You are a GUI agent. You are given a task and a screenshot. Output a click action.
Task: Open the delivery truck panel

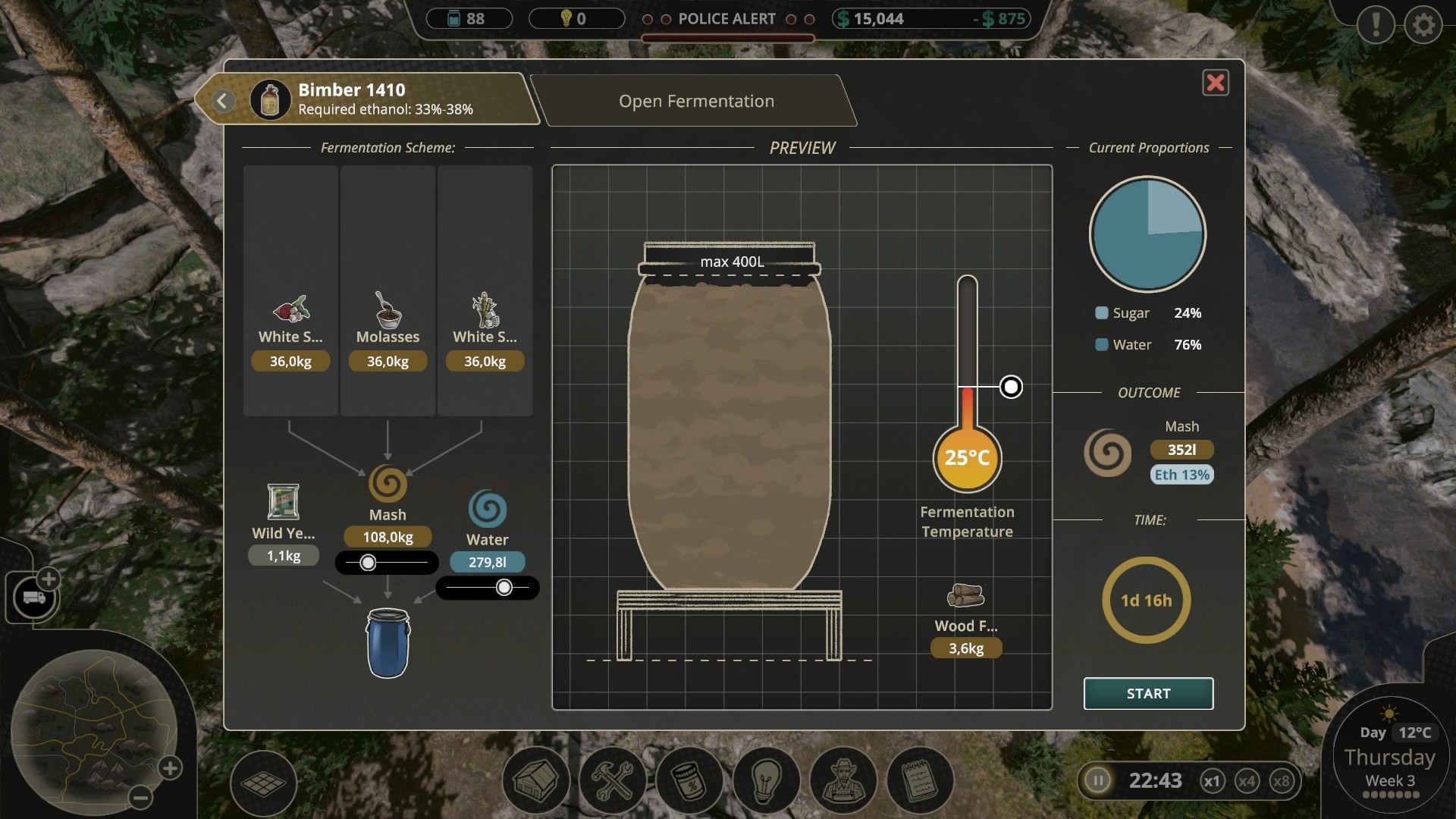(x=33, y=598)
